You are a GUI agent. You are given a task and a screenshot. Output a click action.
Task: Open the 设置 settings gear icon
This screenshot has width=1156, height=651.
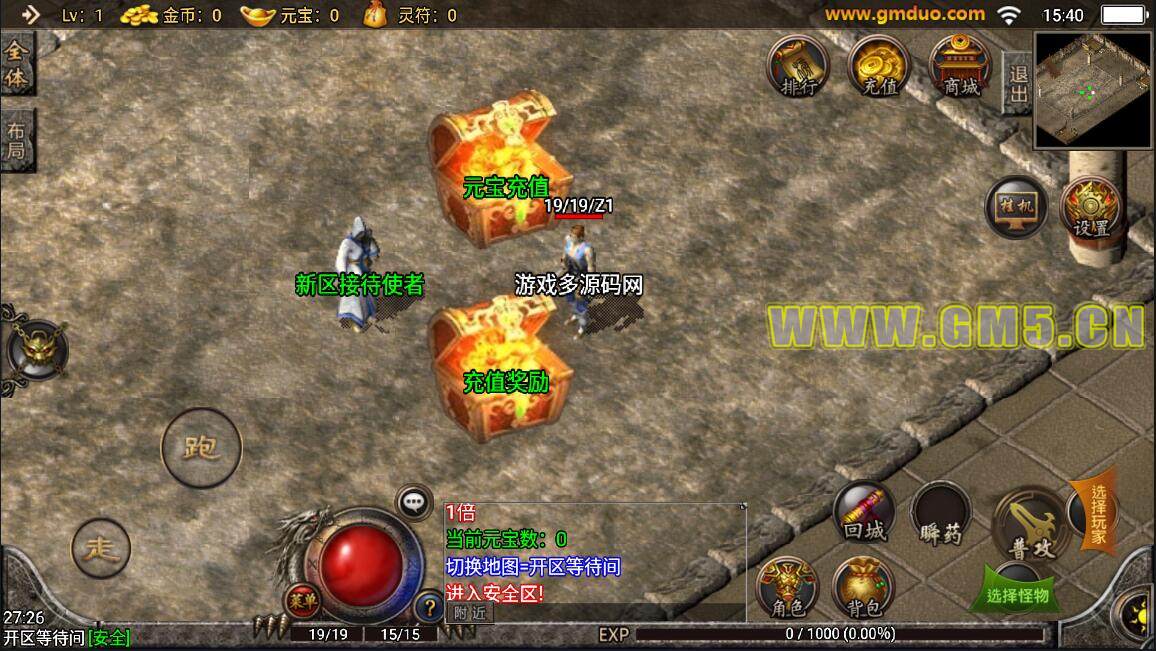point(1092,208)
